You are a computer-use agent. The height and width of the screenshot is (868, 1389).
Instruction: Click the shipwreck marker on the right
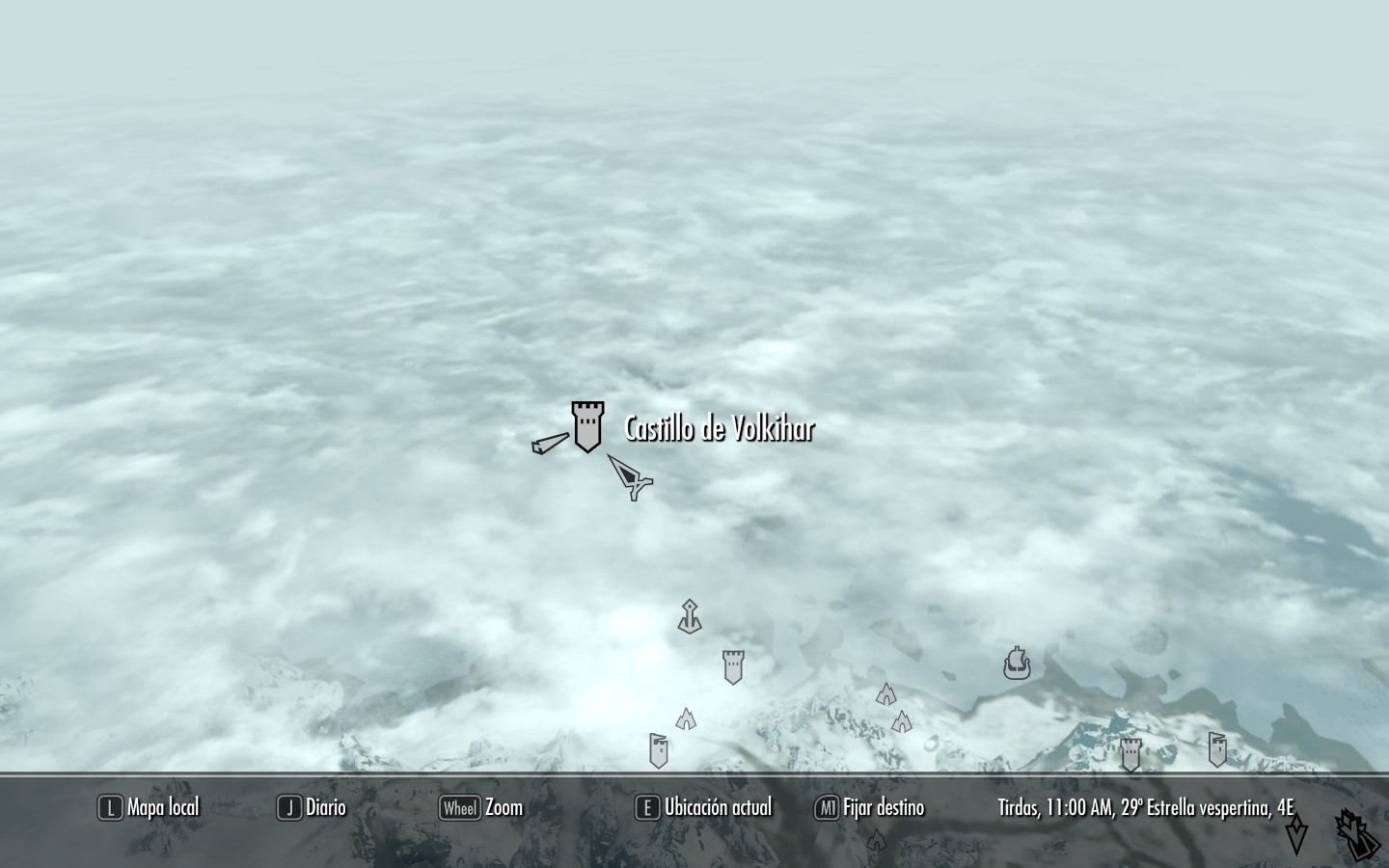[1017, 663]
